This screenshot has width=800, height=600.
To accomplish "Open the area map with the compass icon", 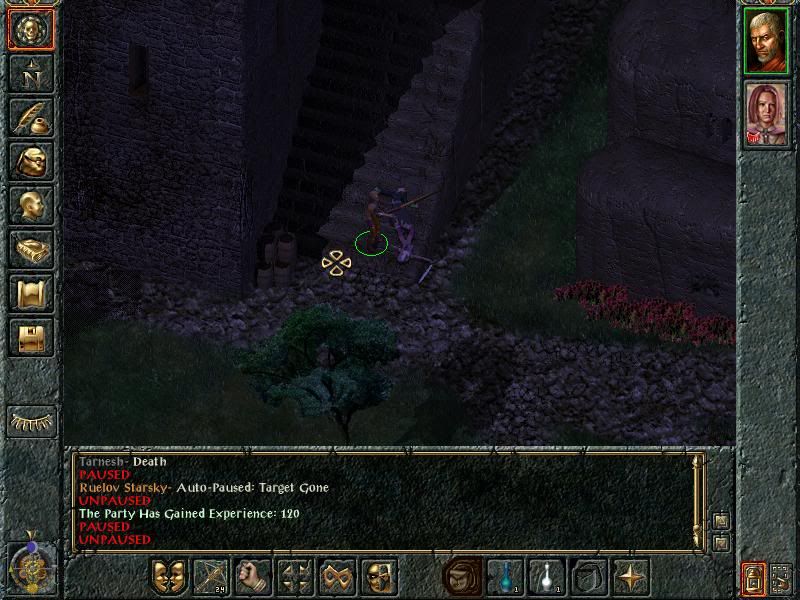I will 31,73.
